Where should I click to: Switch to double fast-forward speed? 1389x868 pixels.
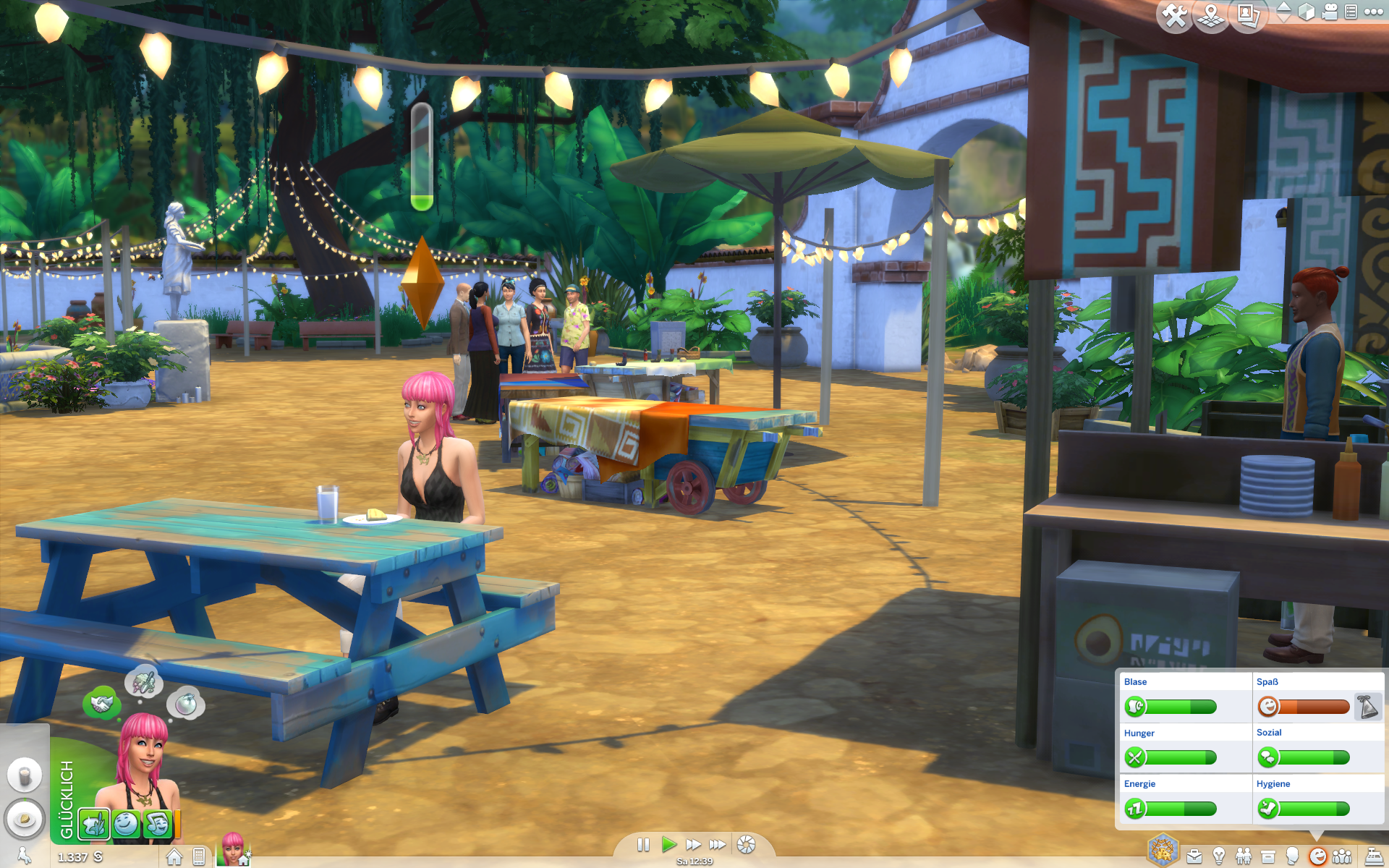(693, 845)
